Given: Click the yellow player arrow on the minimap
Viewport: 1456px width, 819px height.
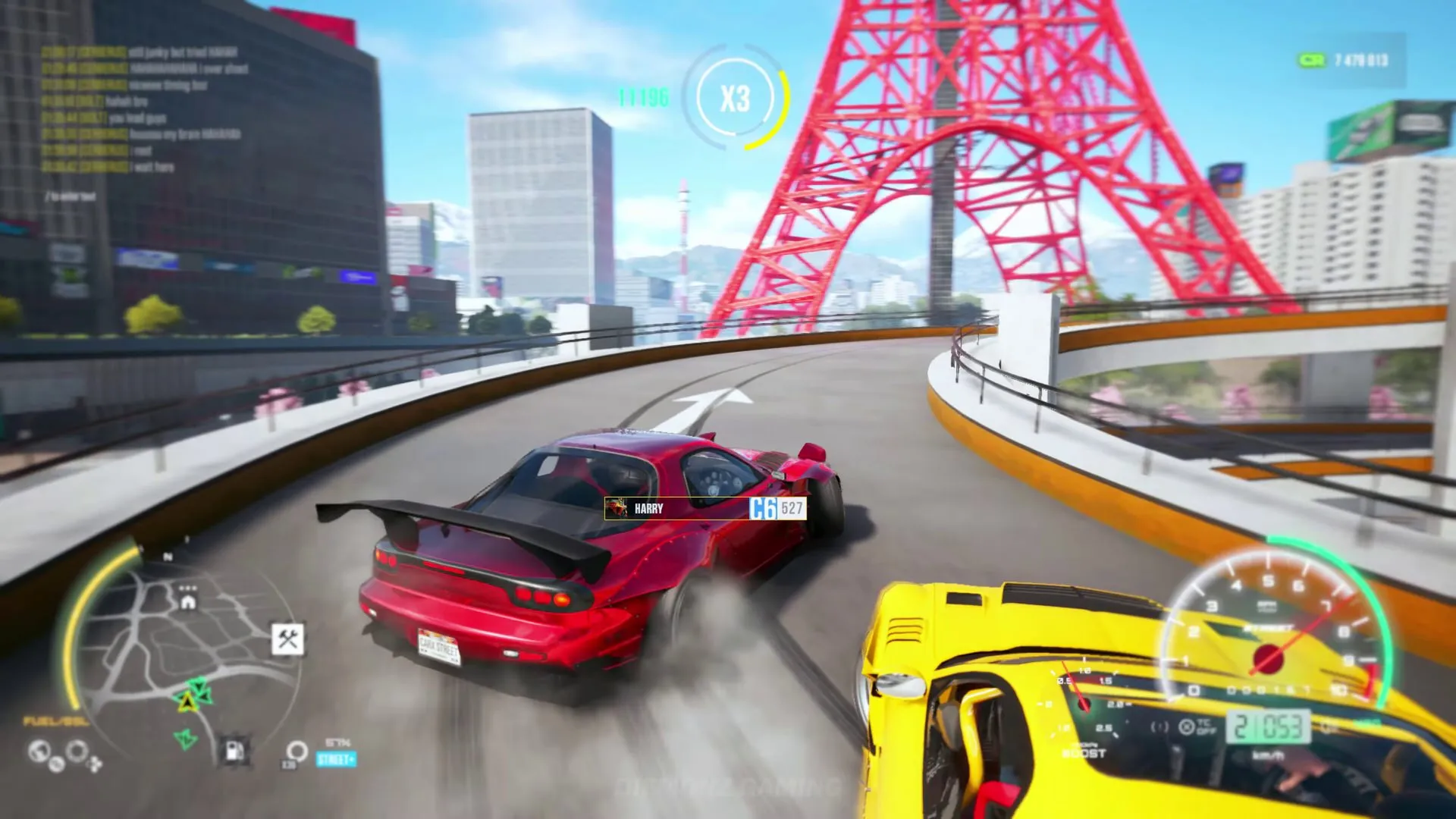Looking at the screenshot, I should (187, 701).
